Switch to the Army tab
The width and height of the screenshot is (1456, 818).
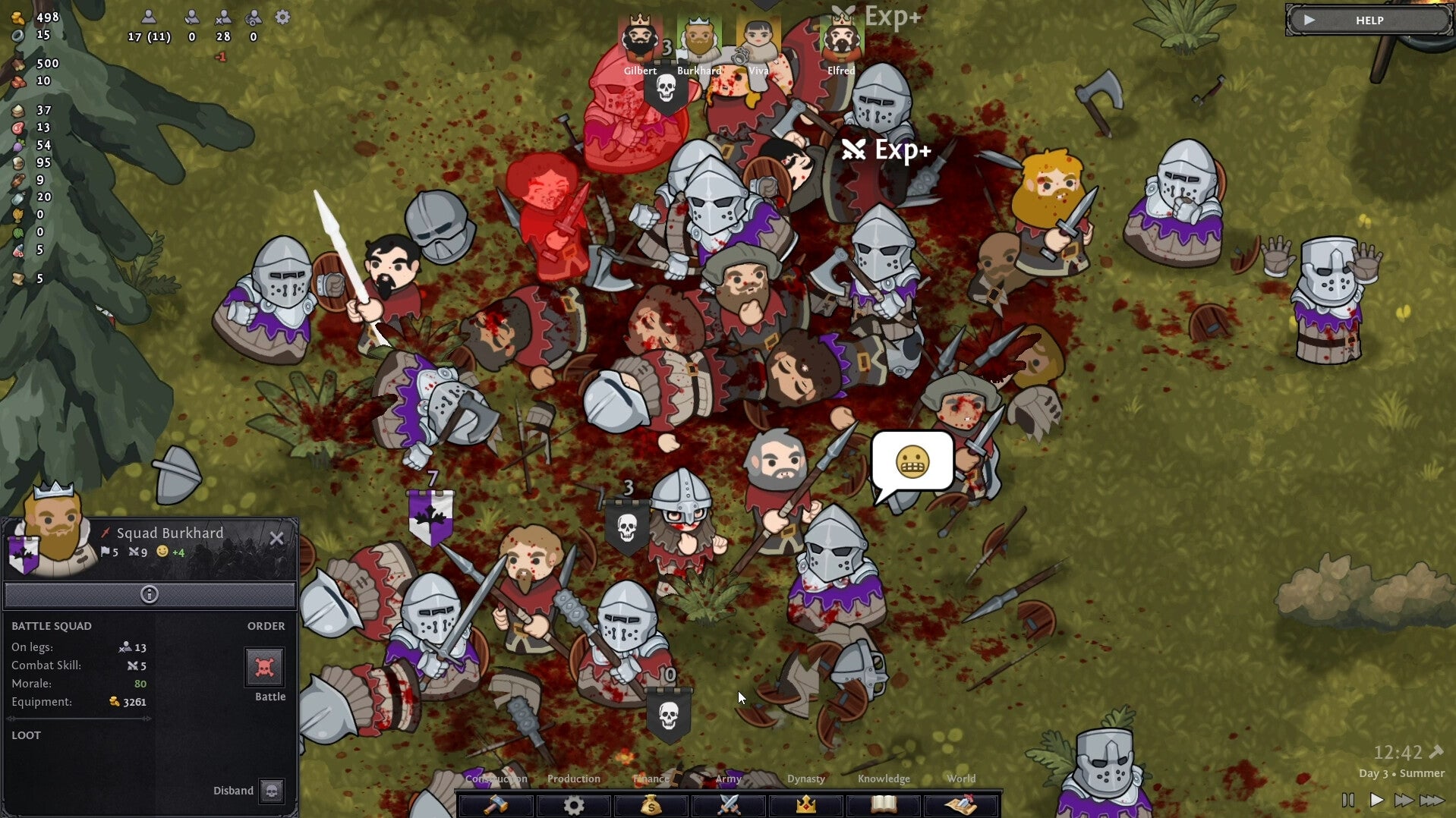click(729, 779)
